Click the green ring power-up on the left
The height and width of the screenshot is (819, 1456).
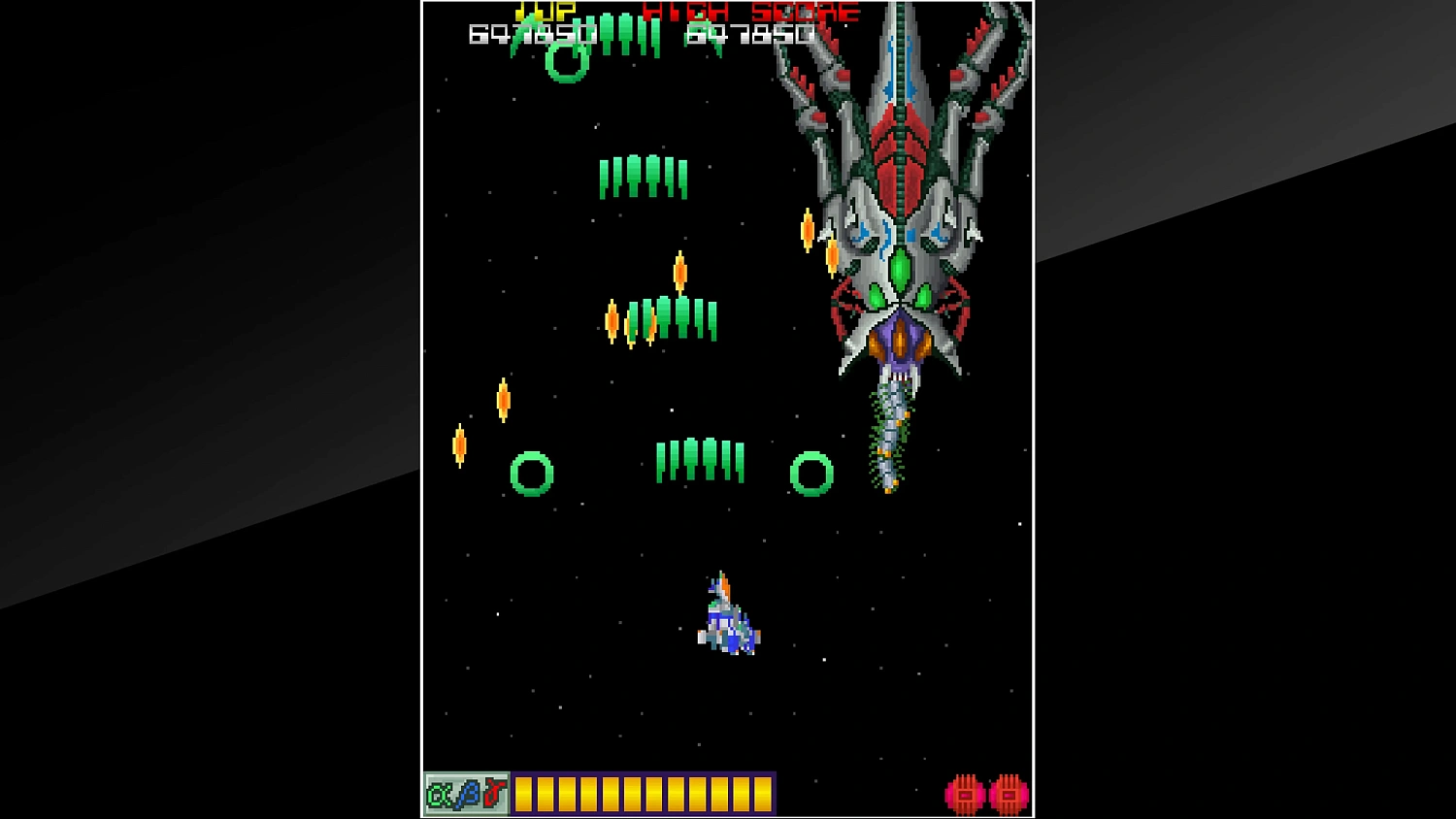pos(531,473)
